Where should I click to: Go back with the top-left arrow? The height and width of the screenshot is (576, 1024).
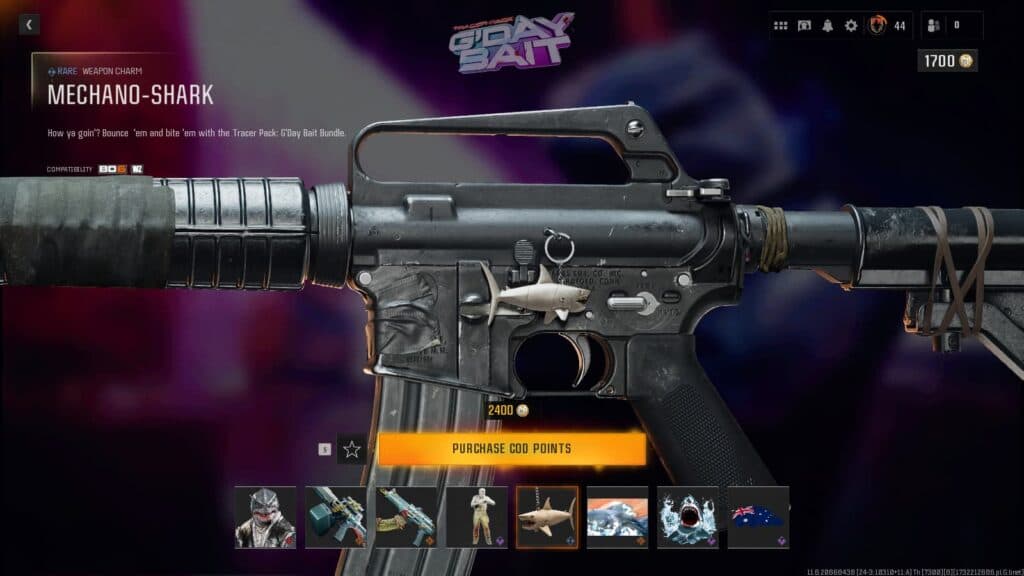29,25
